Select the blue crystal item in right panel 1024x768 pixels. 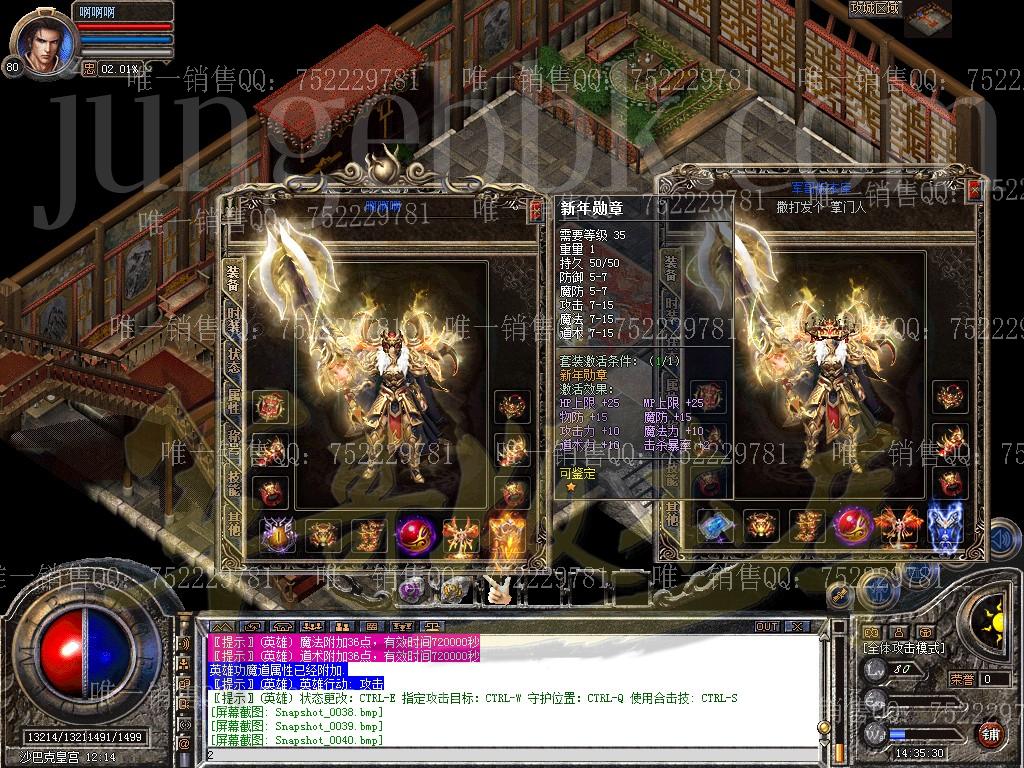pyautogui.click(x=714, y=526)
